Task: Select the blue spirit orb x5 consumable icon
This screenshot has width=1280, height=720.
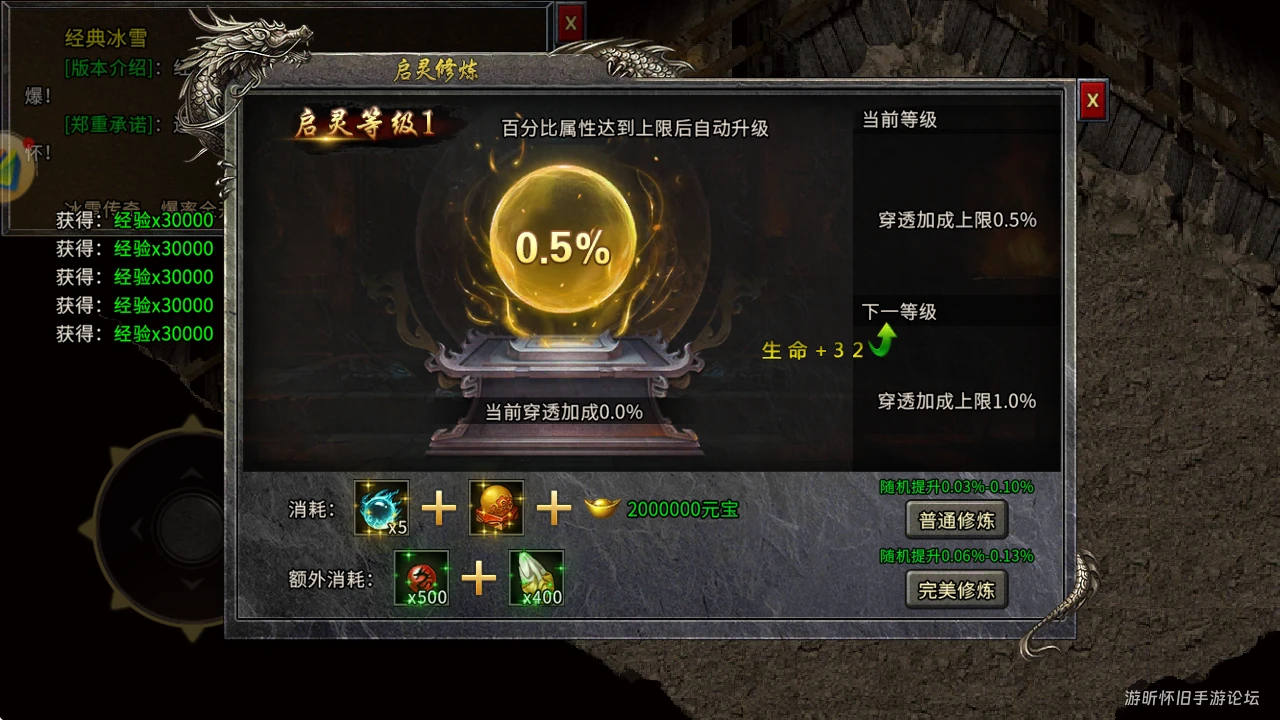Action: click(381, 509)
